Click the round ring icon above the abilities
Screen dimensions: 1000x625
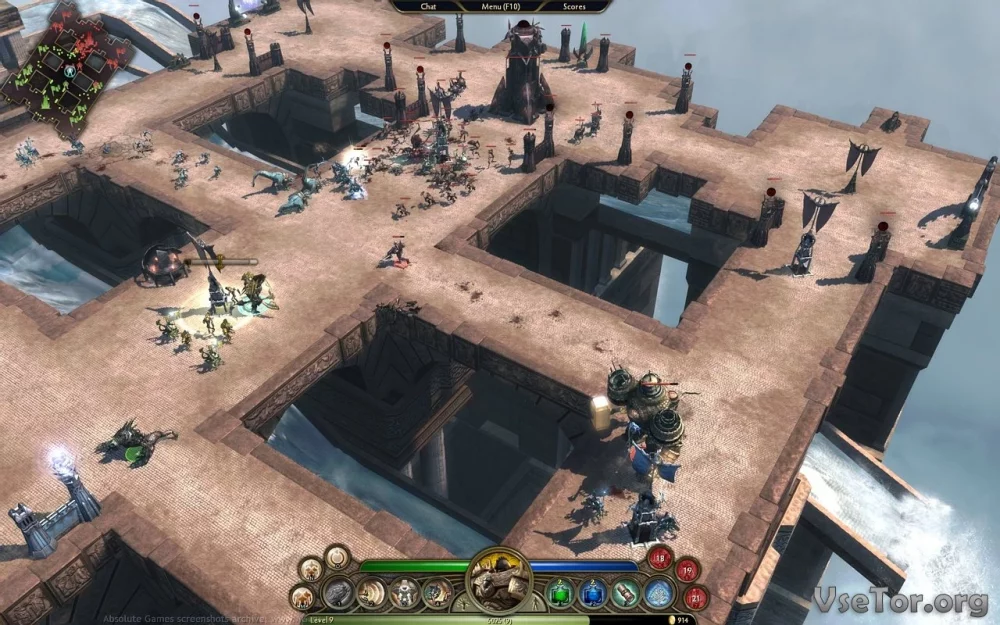[337, 557]
